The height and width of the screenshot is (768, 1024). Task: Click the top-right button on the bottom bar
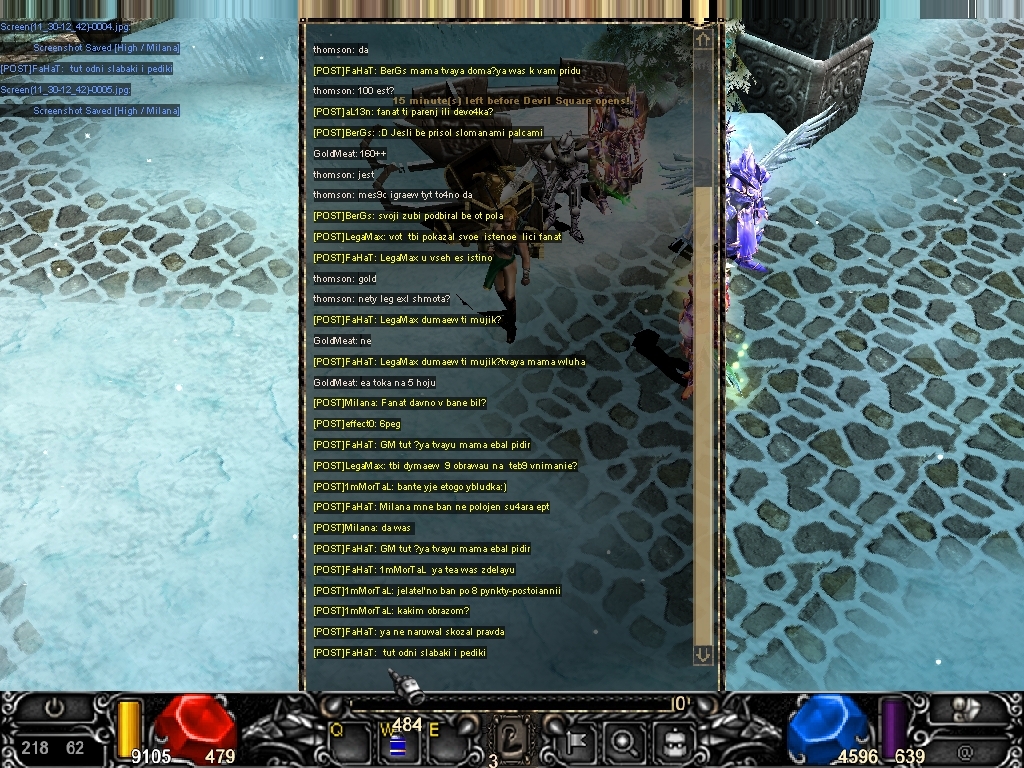click(965, 708)
